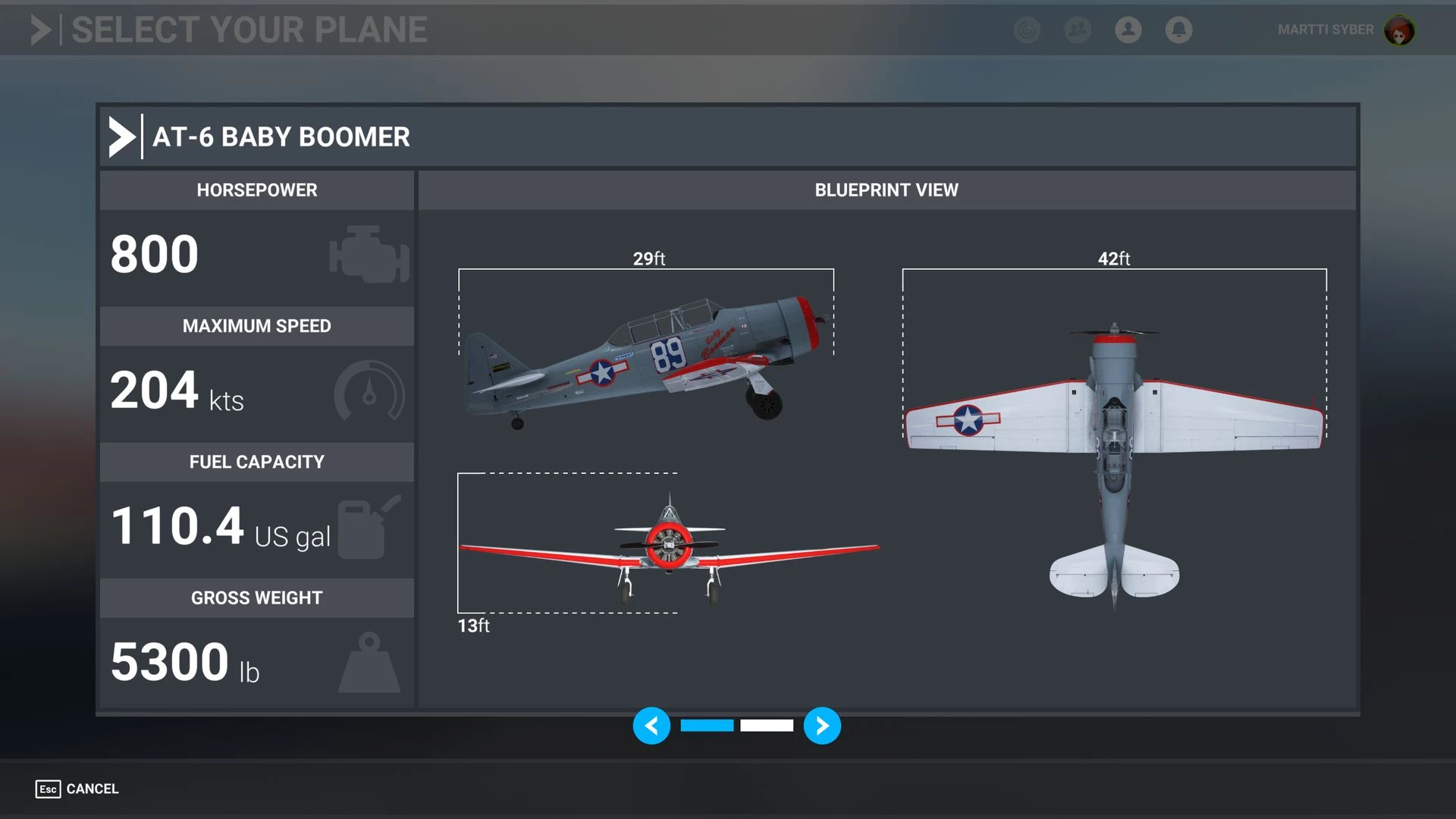Select the white page indicator bar
Image resolution: width=1456 pixels, height=819 pixels.
pyautogui.click(x=767, y=726)
